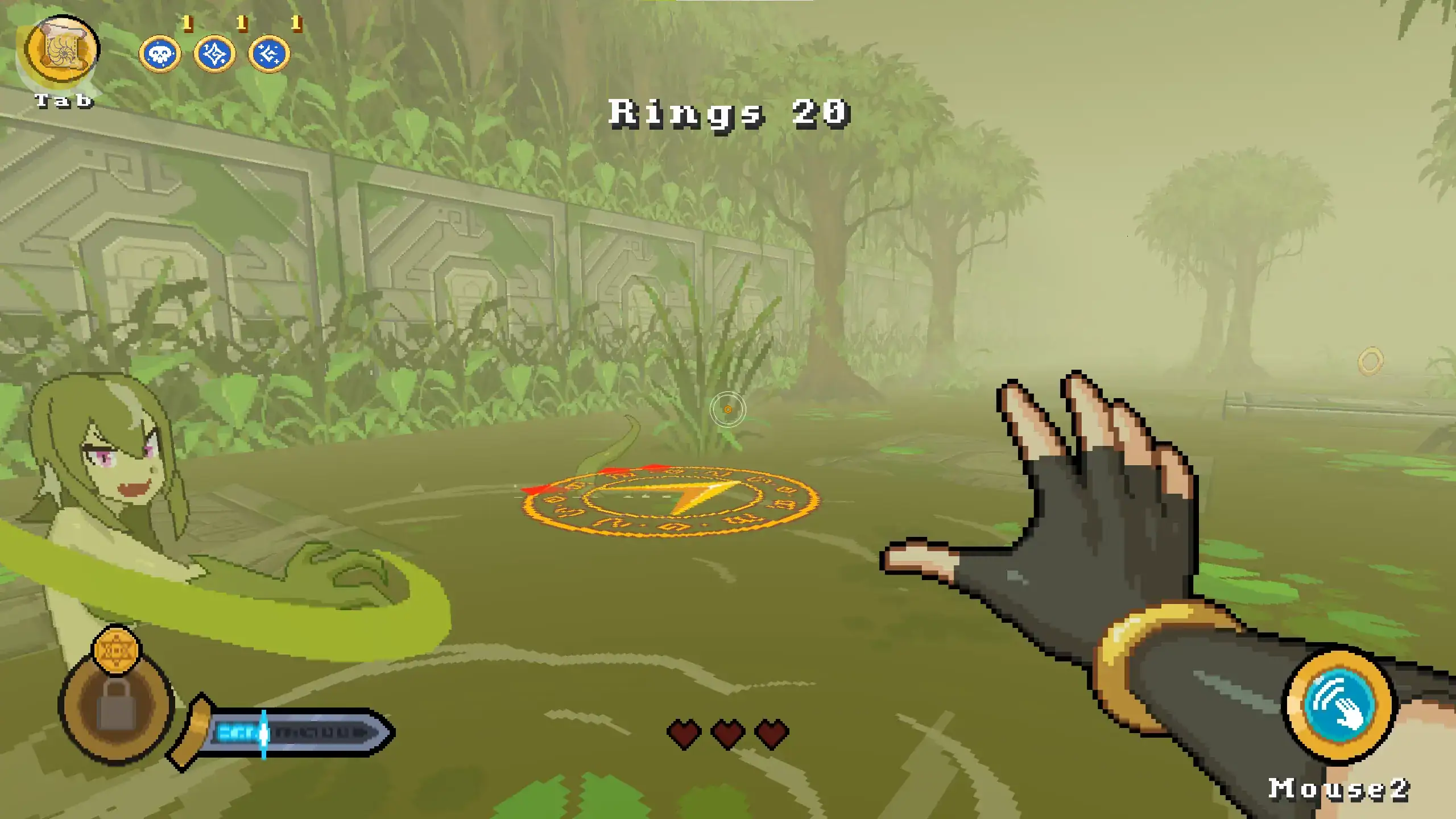Select the blue skull medallion icon
The image size is (1456, 819).
click(x=160, y=55)
